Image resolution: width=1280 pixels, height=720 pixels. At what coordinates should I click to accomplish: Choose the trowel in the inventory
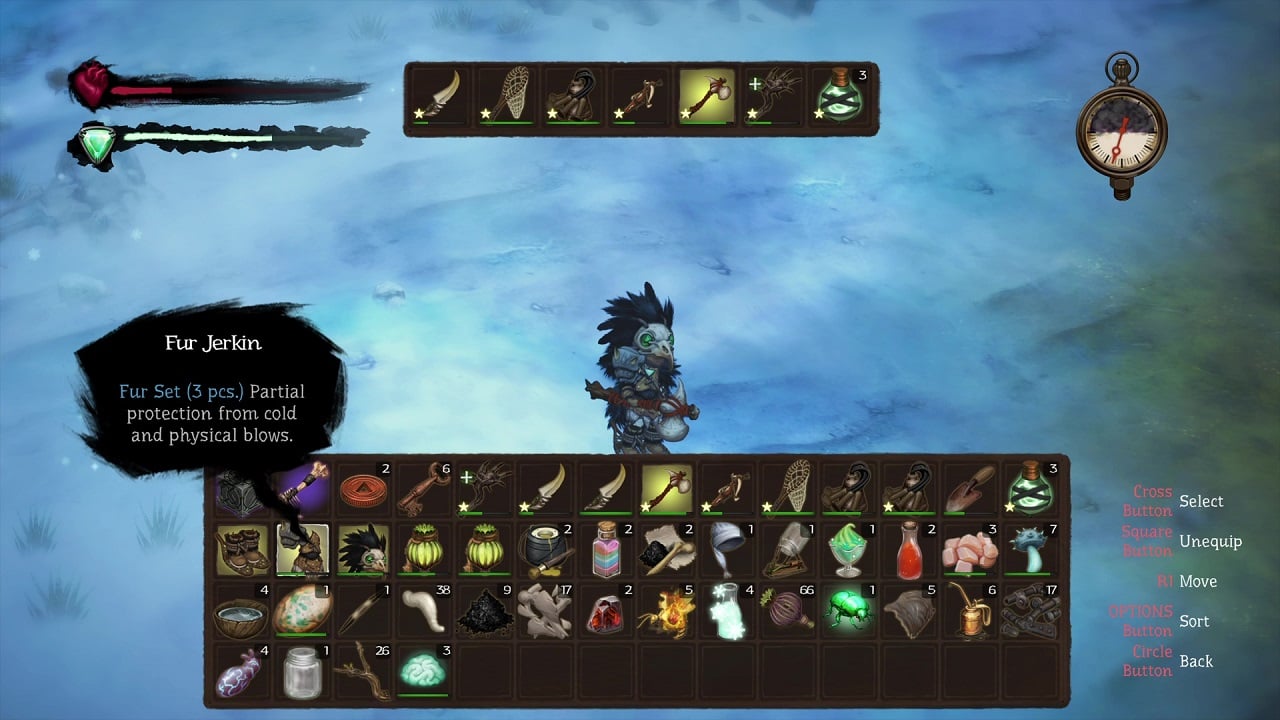coord(970,489)
